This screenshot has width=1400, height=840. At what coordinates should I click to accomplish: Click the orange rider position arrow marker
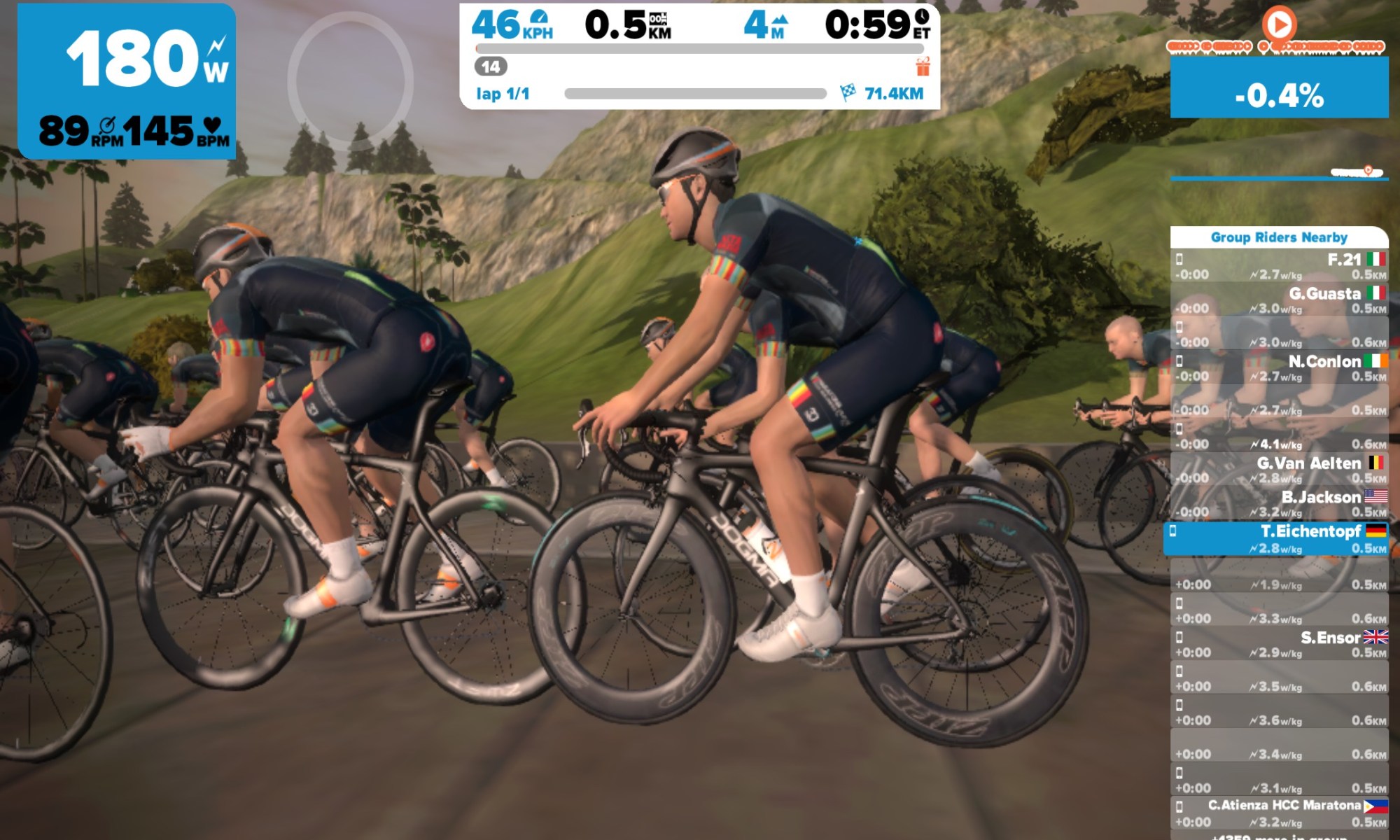[1278, 25]
